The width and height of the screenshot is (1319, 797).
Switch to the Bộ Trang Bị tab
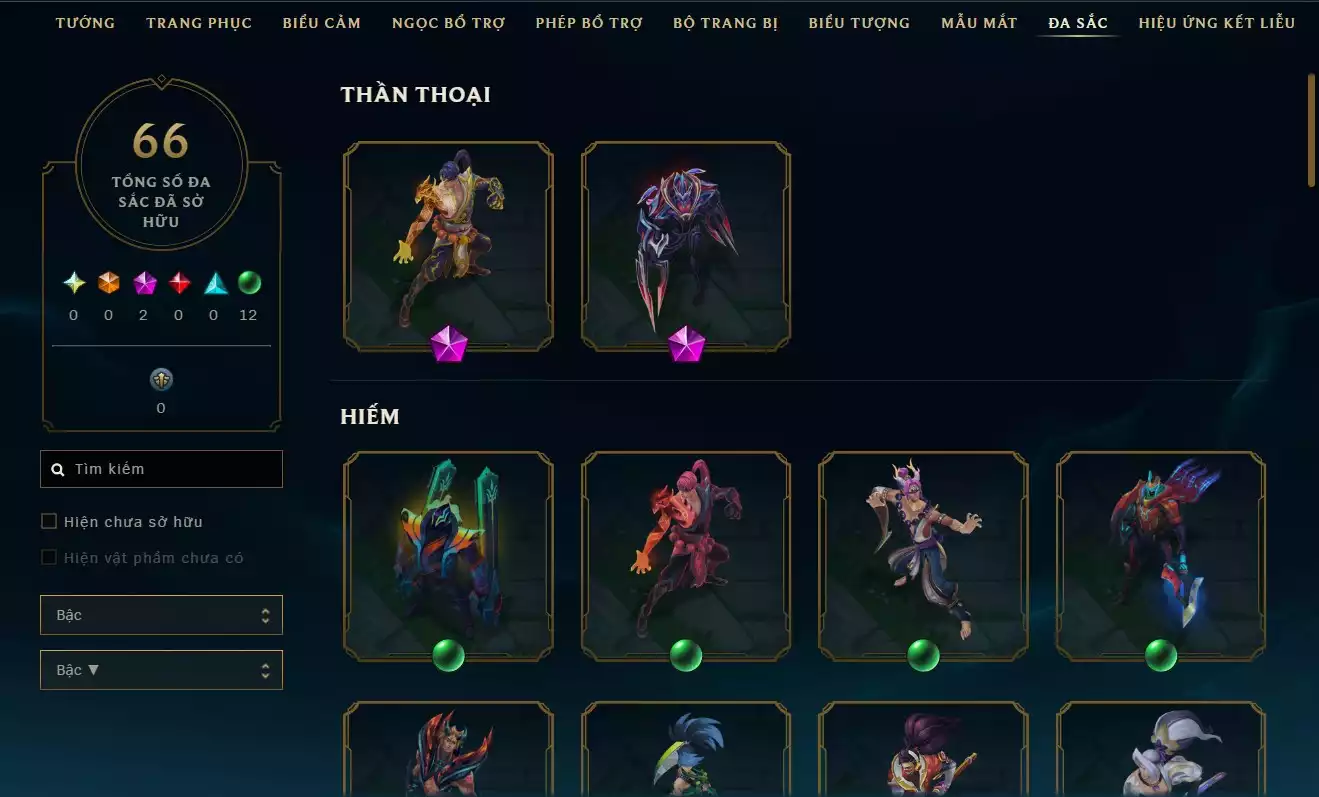(x=725, y=22)
